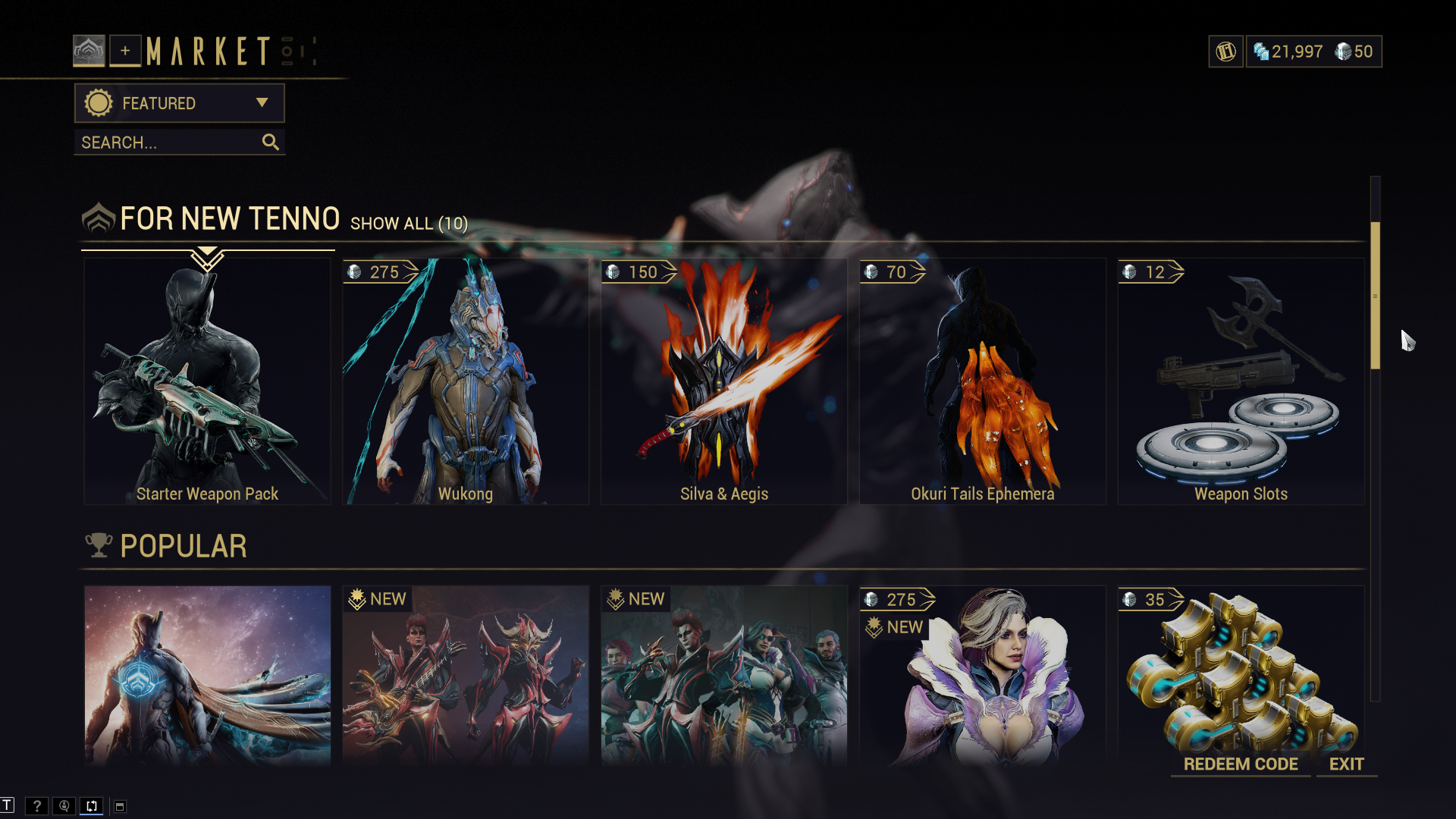Select the Starter Weapon Pack tile
The height and width of the screenshot is (819, 1456).
(x=207, y=381)
